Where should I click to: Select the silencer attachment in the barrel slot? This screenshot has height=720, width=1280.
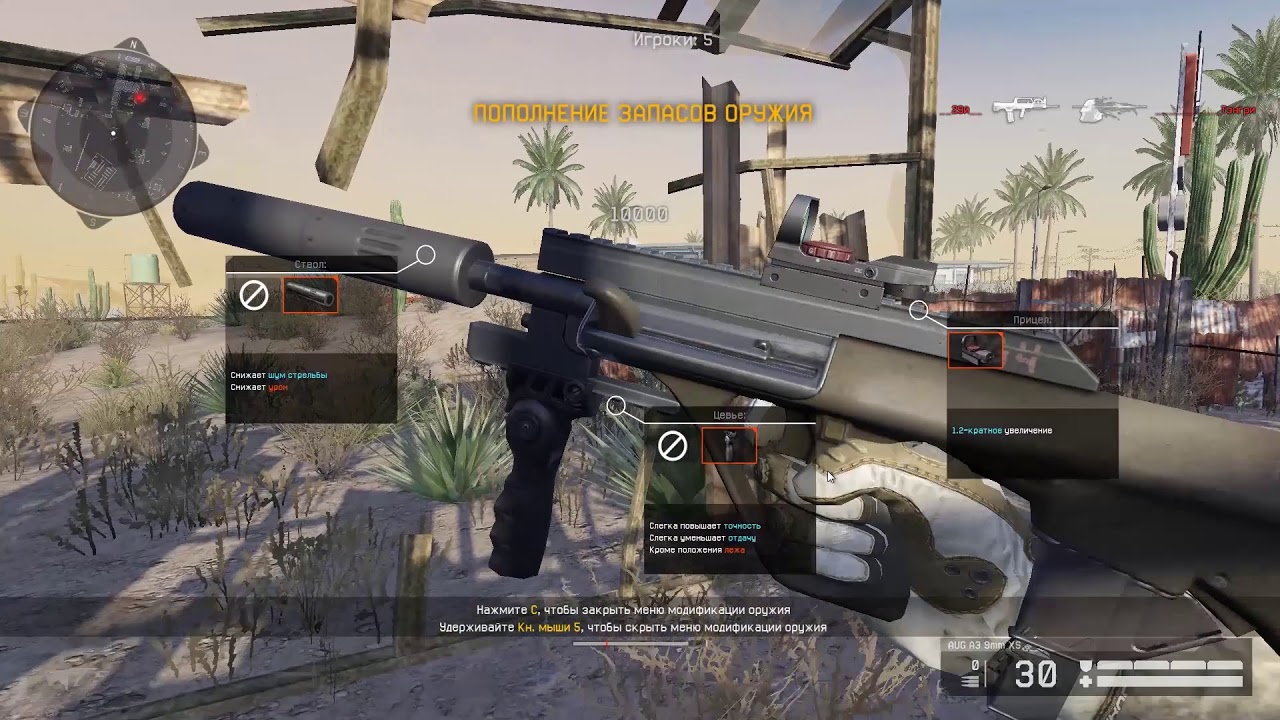coord(310,296)
